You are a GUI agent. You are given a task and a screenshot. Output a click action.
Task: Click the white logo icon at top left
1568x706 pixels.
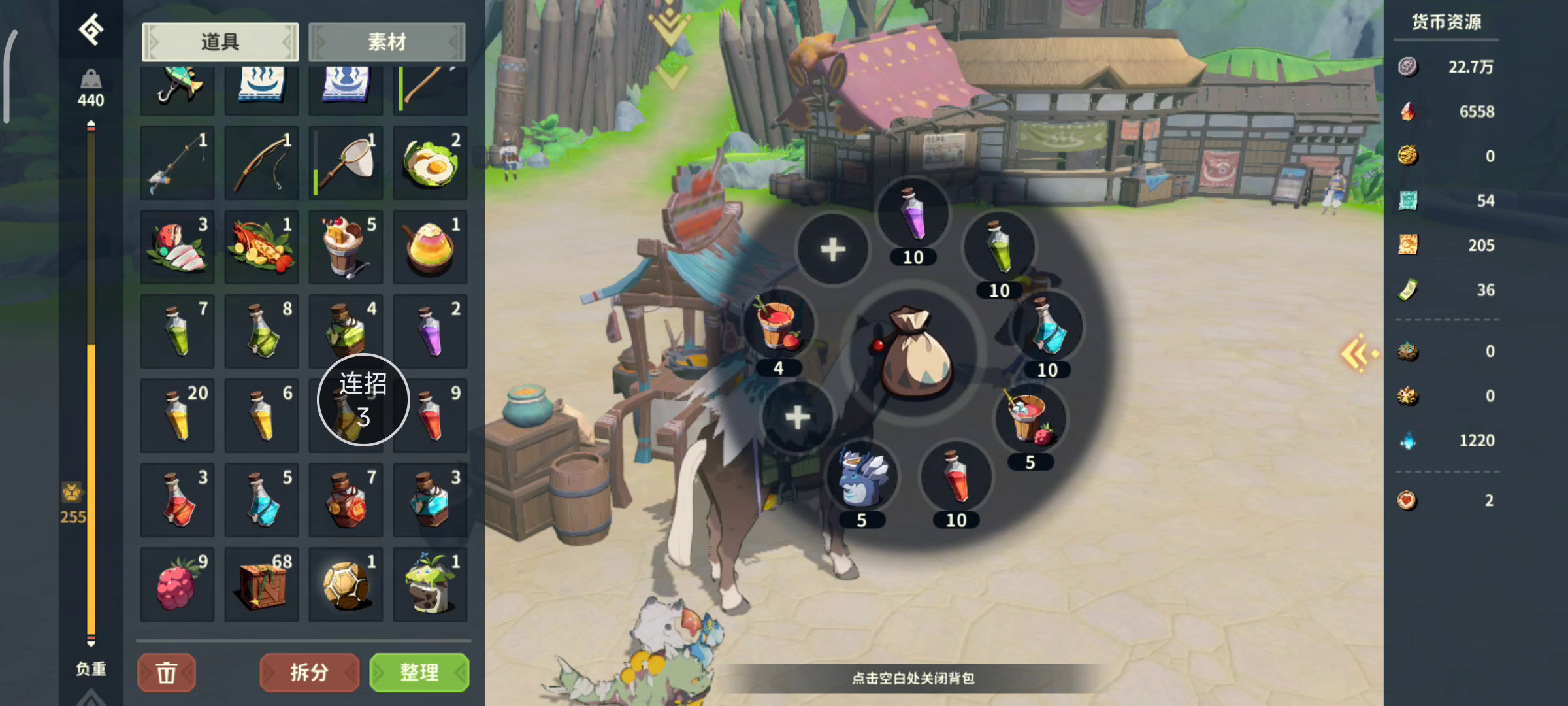[x=91, y=29]
